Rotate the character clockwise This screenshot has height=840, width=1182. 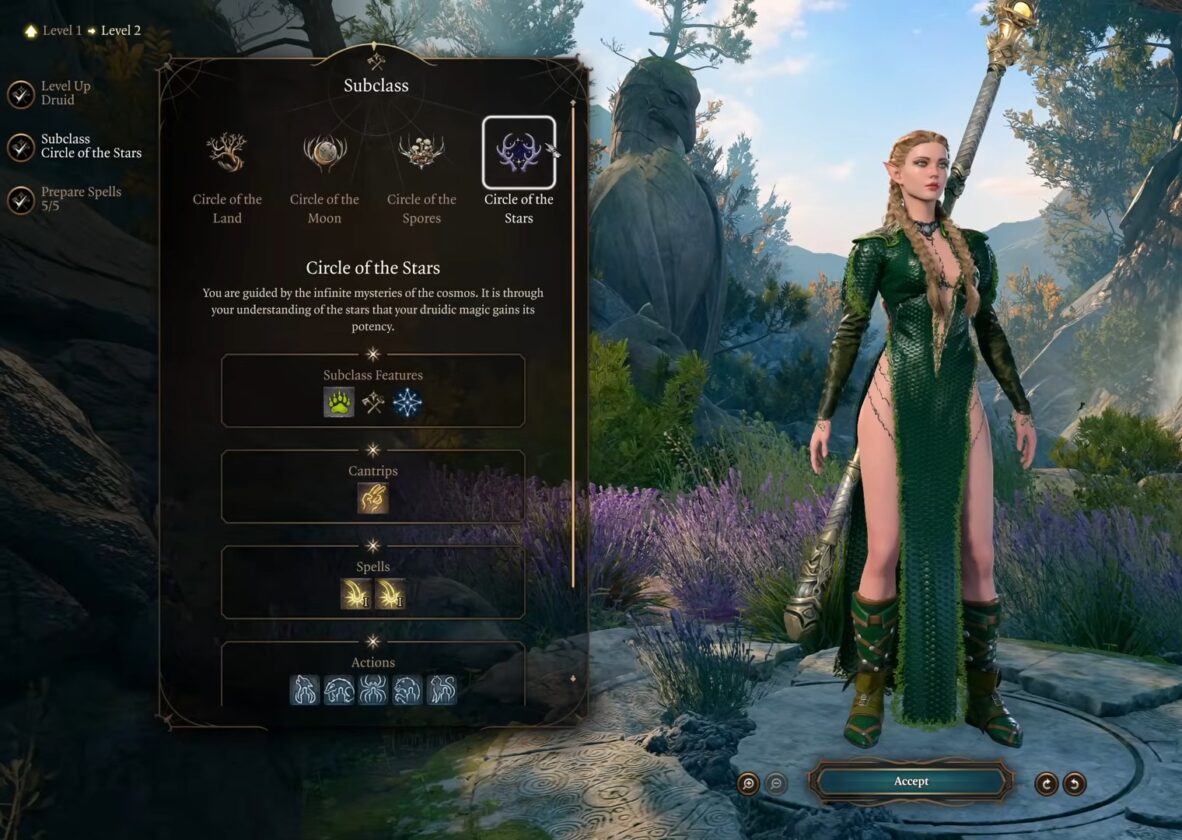(x=1046, y=783)
